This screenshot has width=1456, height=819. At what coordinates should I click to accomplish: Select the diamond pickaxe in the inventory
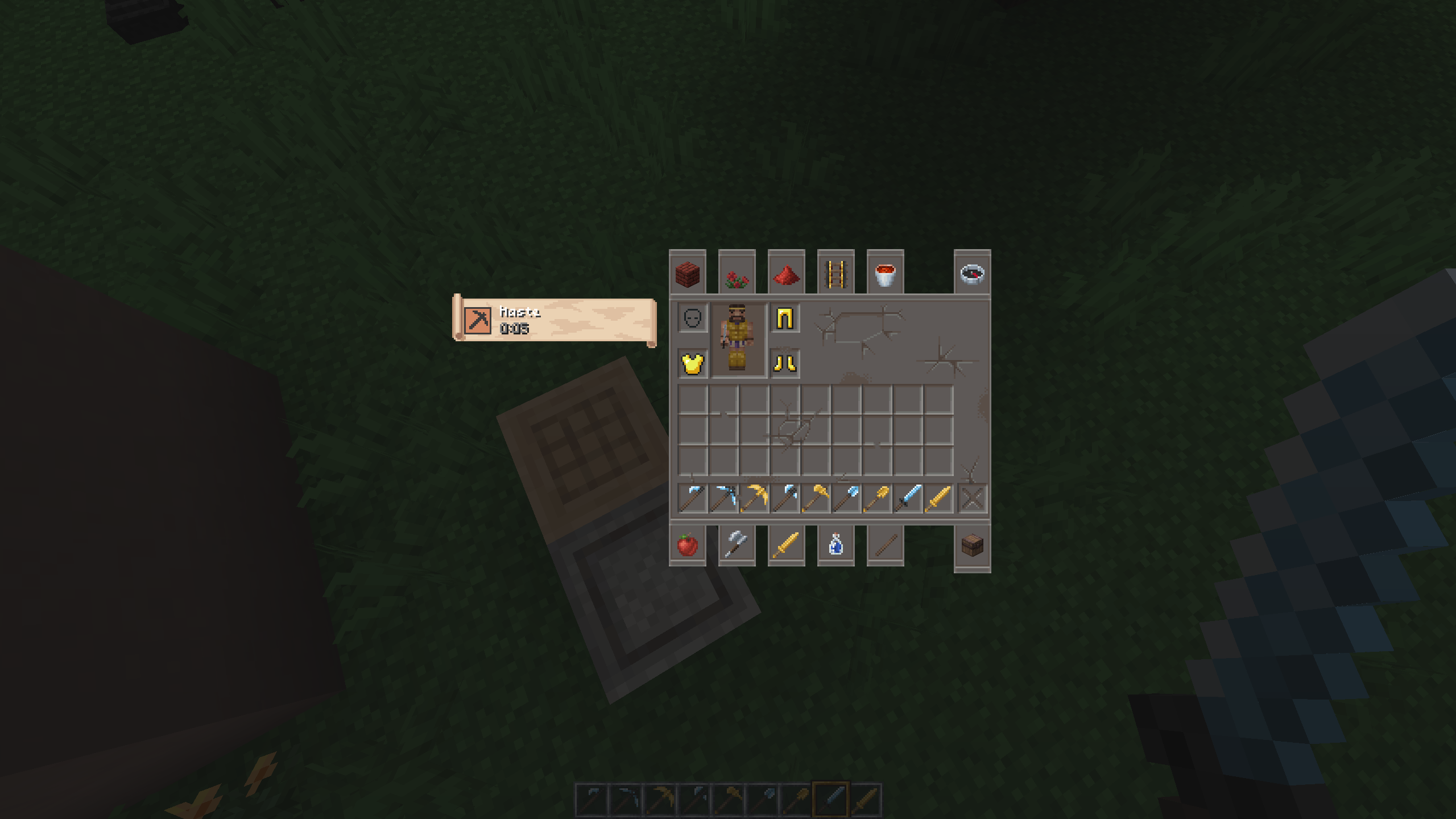tap(723, 499)
